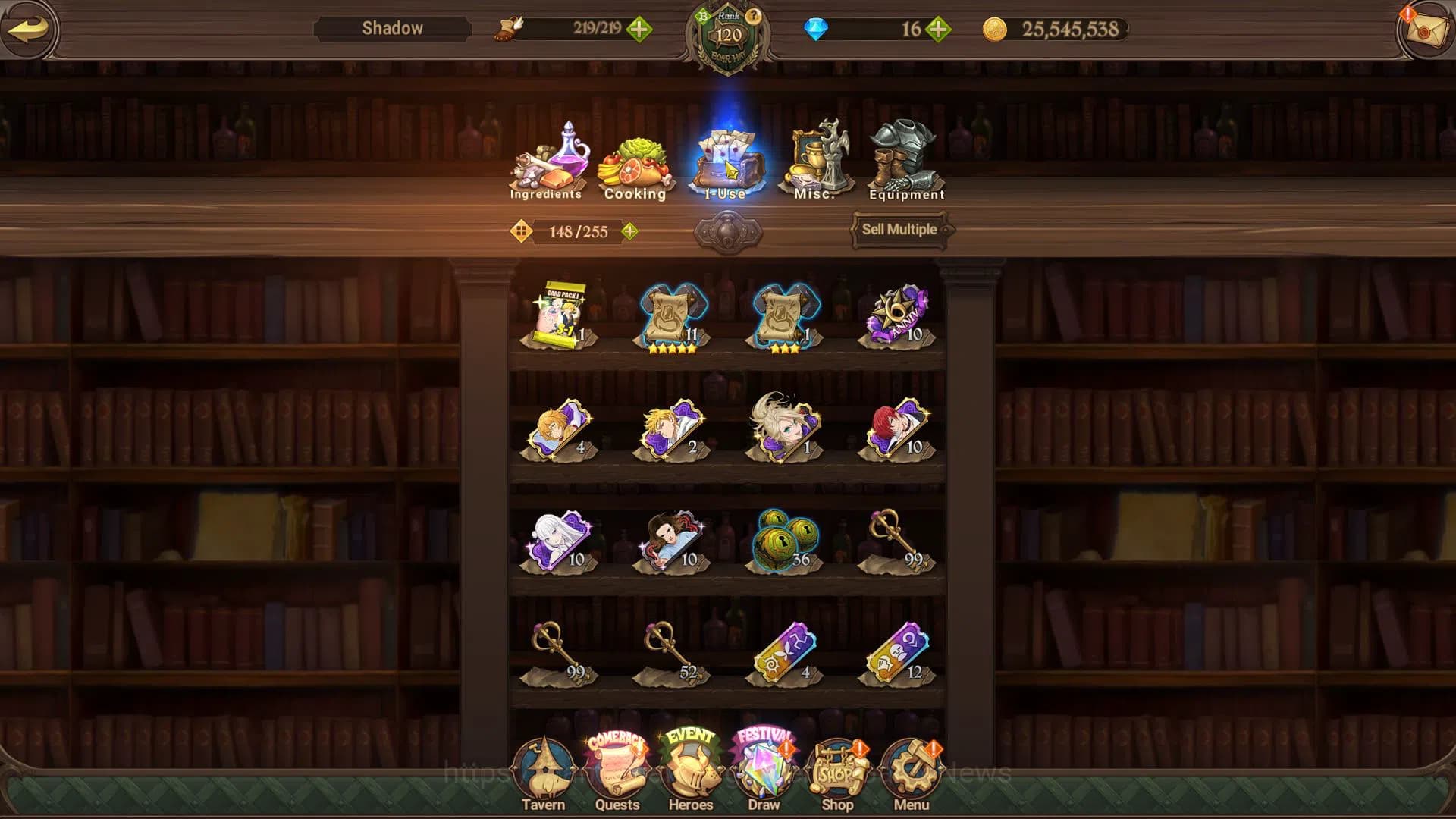Open the Quests menu
This screenshot has width=1456, height=819.
[617, 773]
